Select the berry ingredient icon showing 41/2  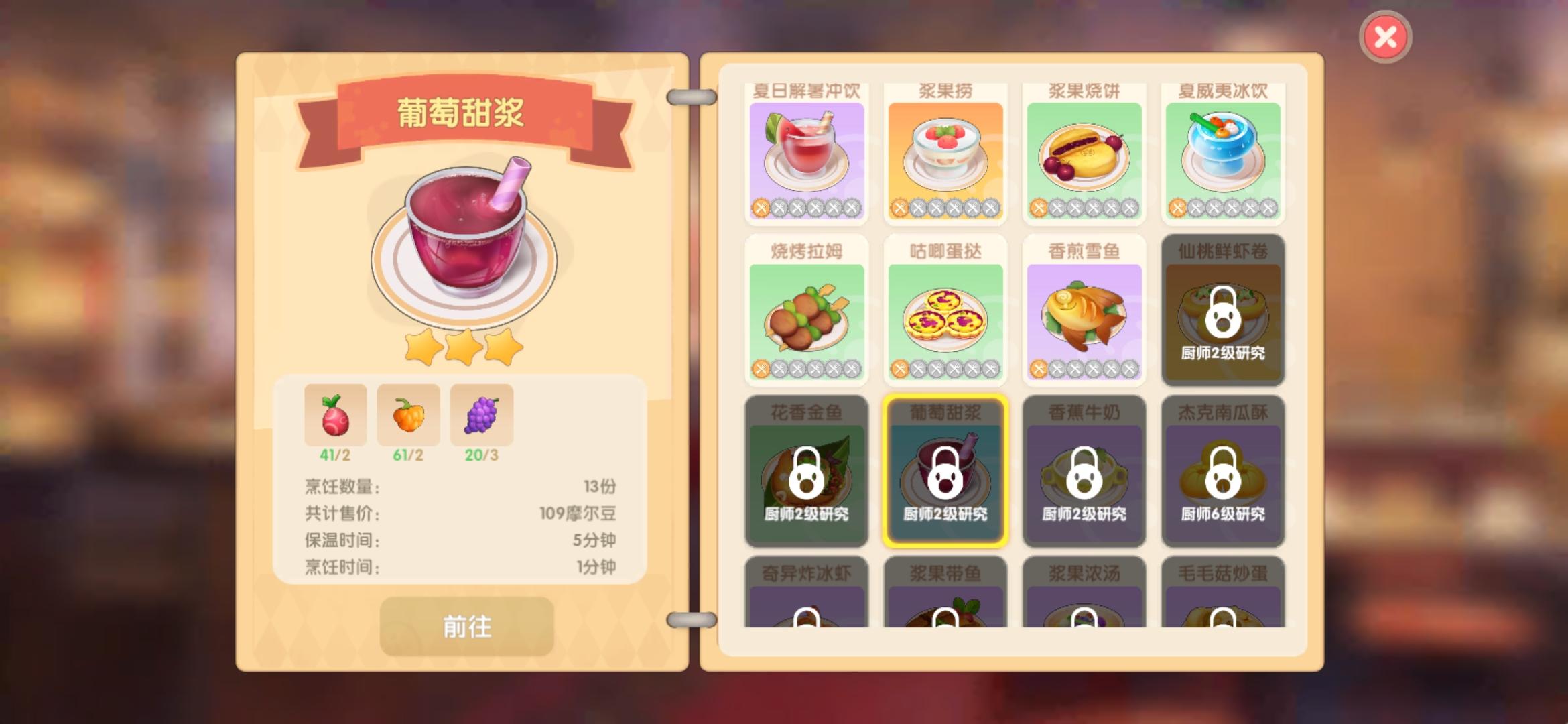point(334,416)
